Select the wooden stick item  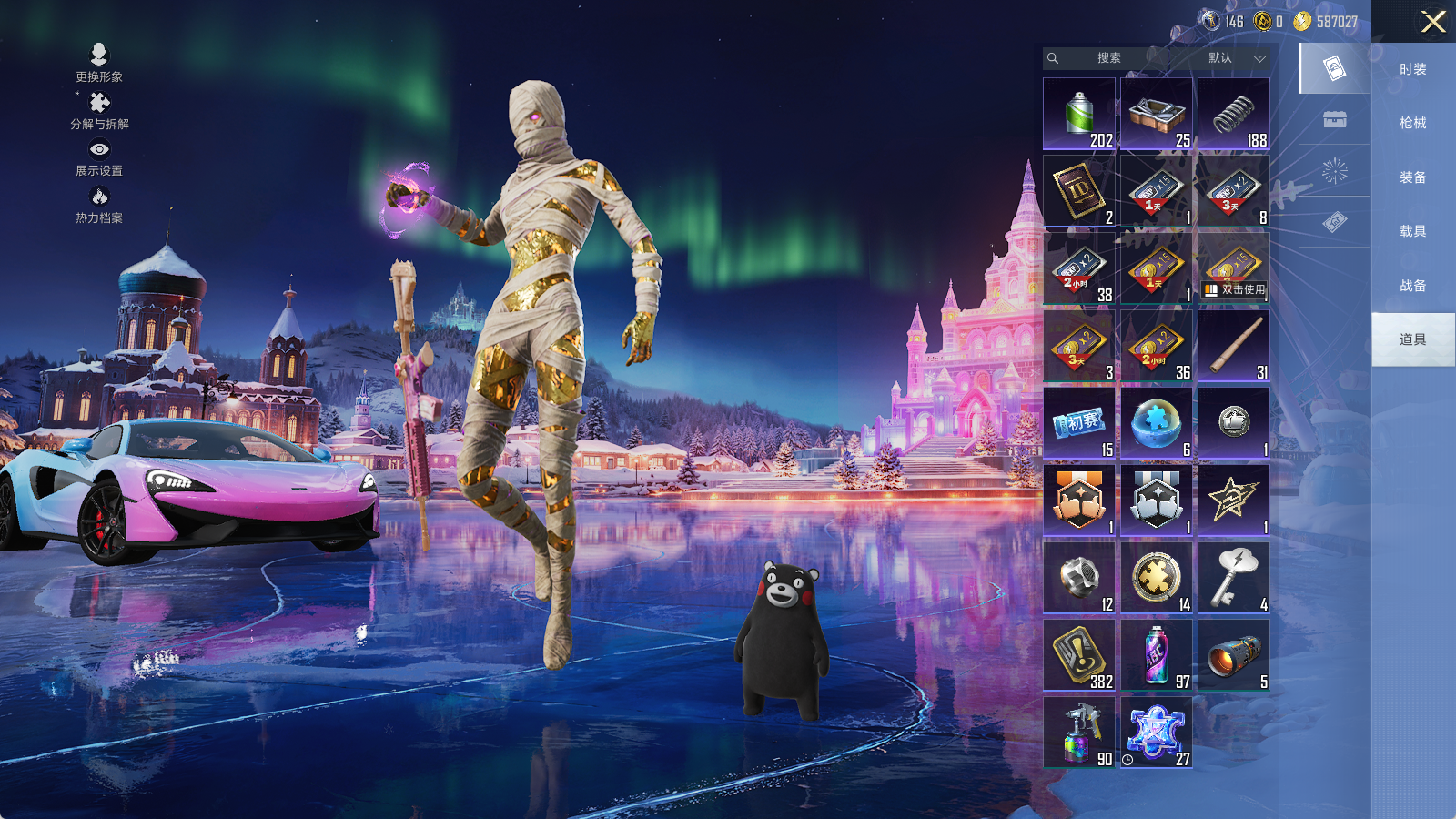pos(1234,346)
